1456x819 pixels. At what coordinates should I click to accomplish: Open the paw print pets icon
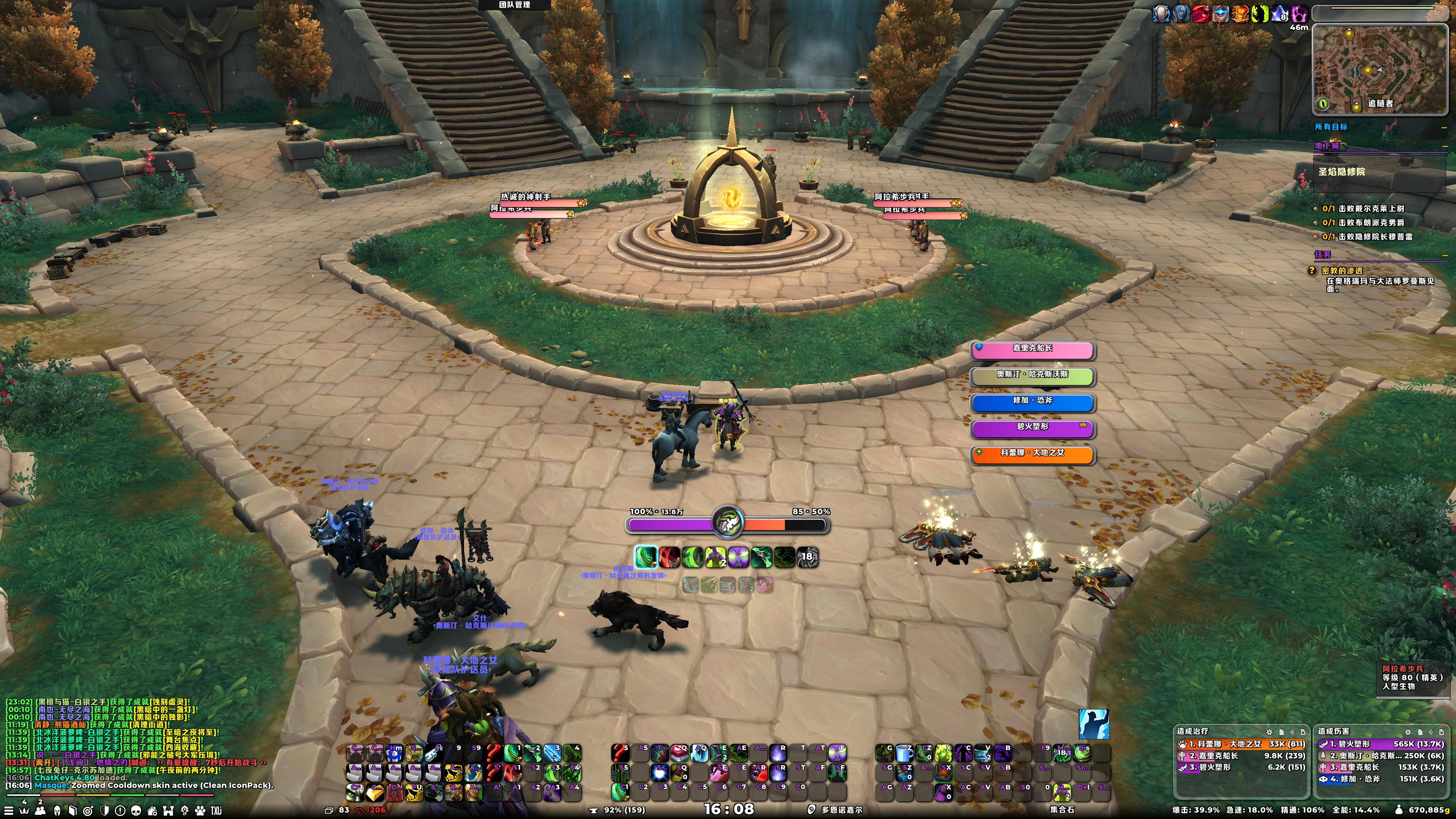pyautogui.click(x=200, y=811)
